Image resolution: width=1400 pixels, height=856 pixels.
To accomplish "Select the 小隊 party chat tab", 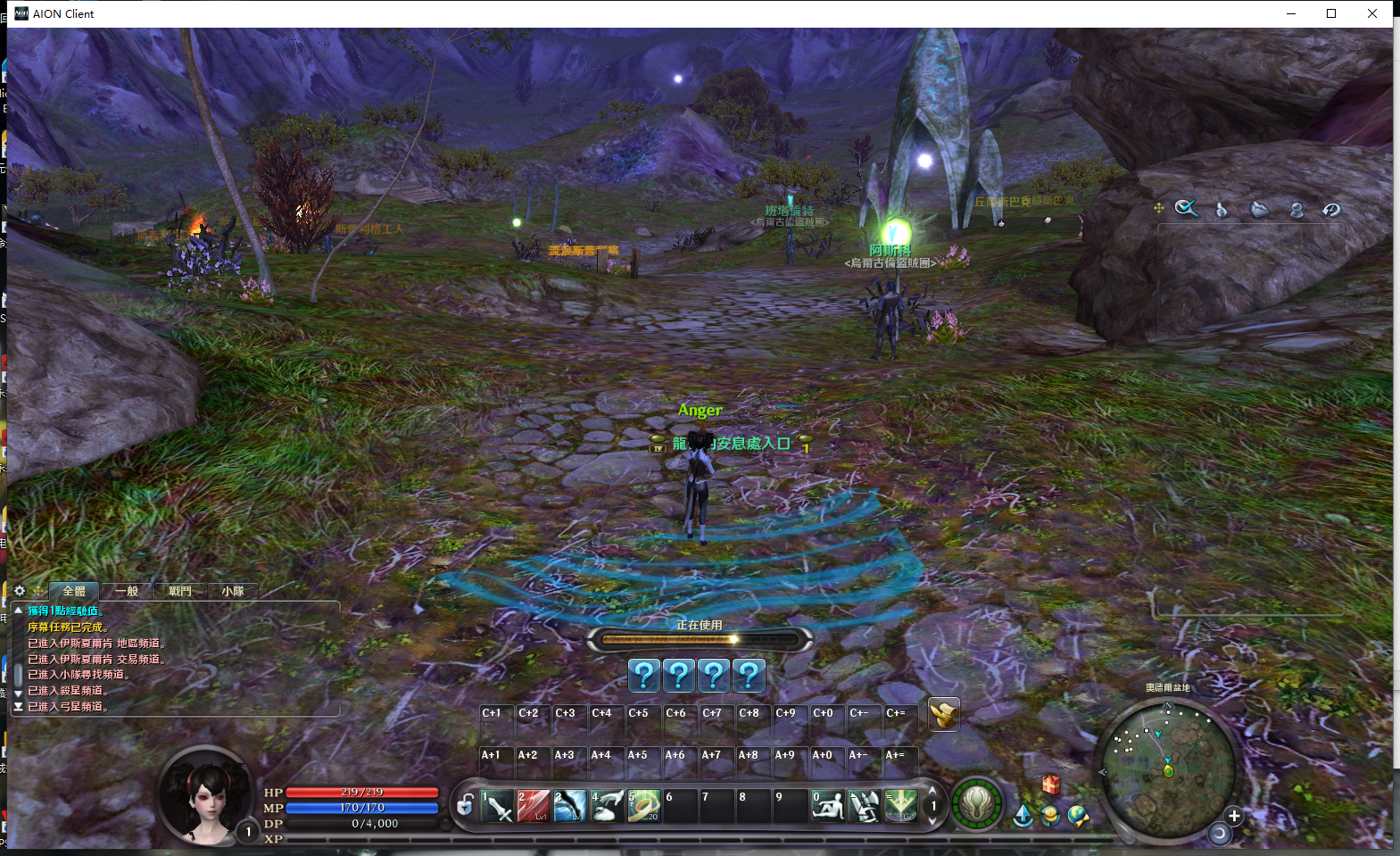I will click(233, 591).
